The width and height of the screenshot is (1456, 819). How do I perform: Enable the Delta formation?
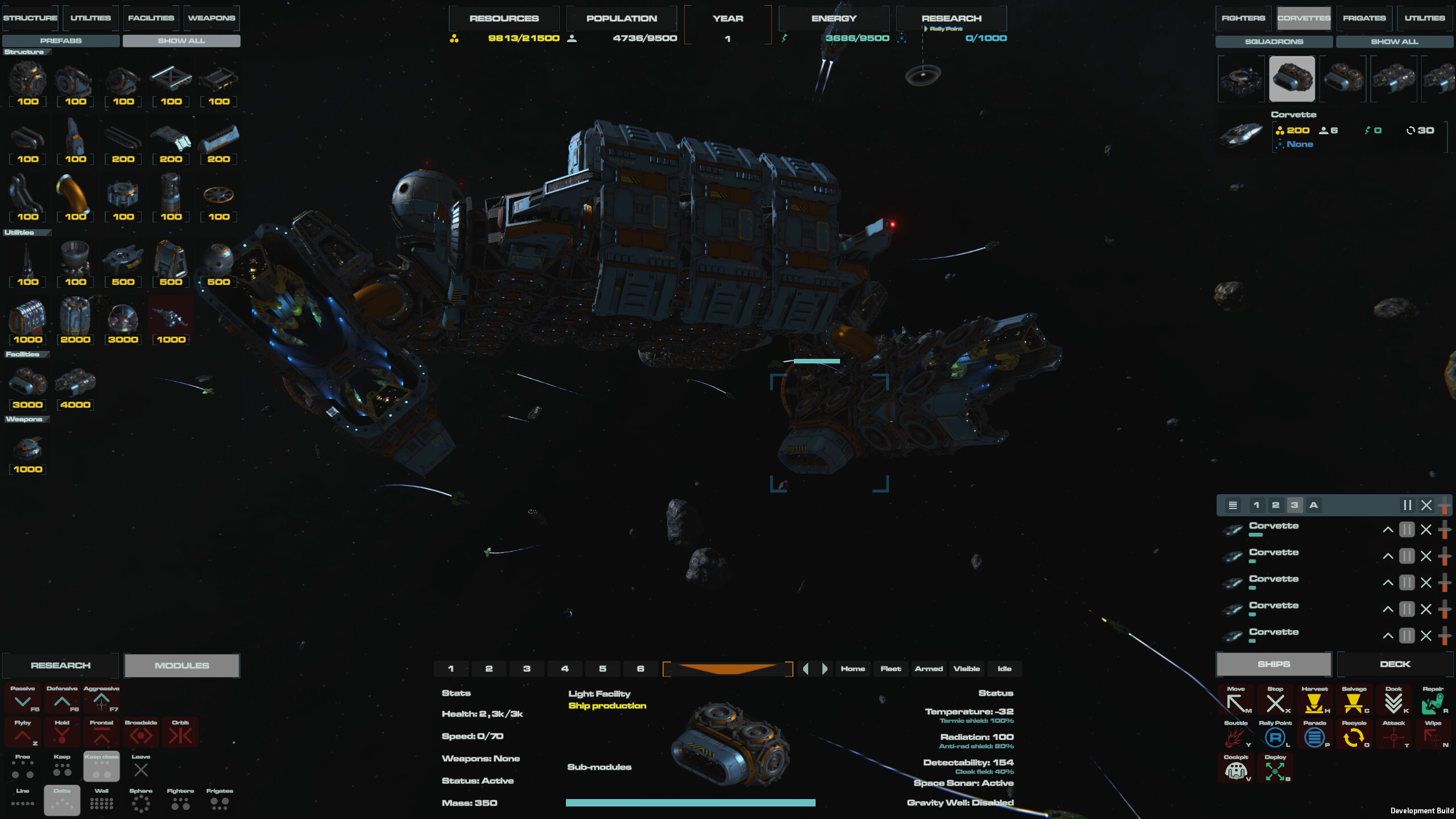tap(61, 800)
